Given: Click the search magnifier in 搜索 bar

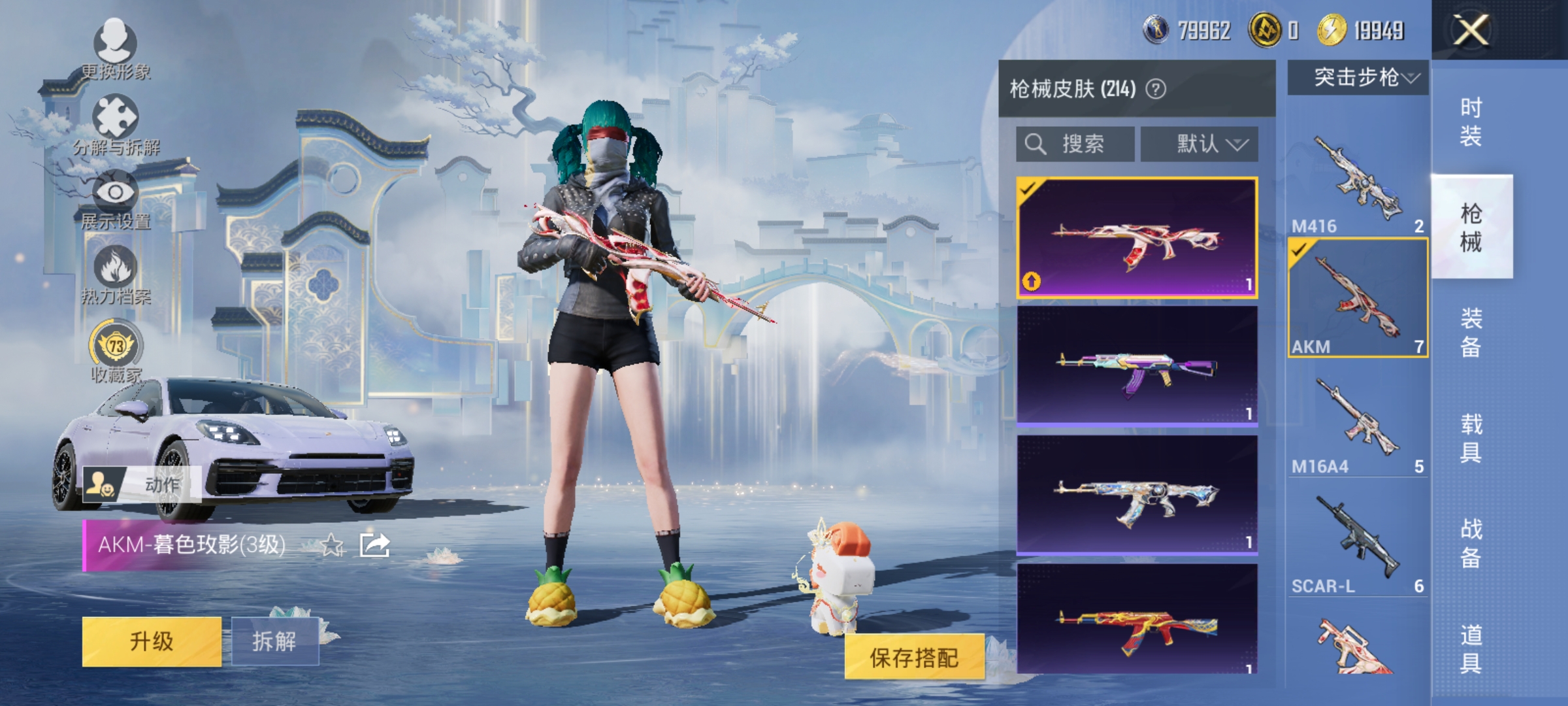Looking at the screenshot, I should (1037, 143).
